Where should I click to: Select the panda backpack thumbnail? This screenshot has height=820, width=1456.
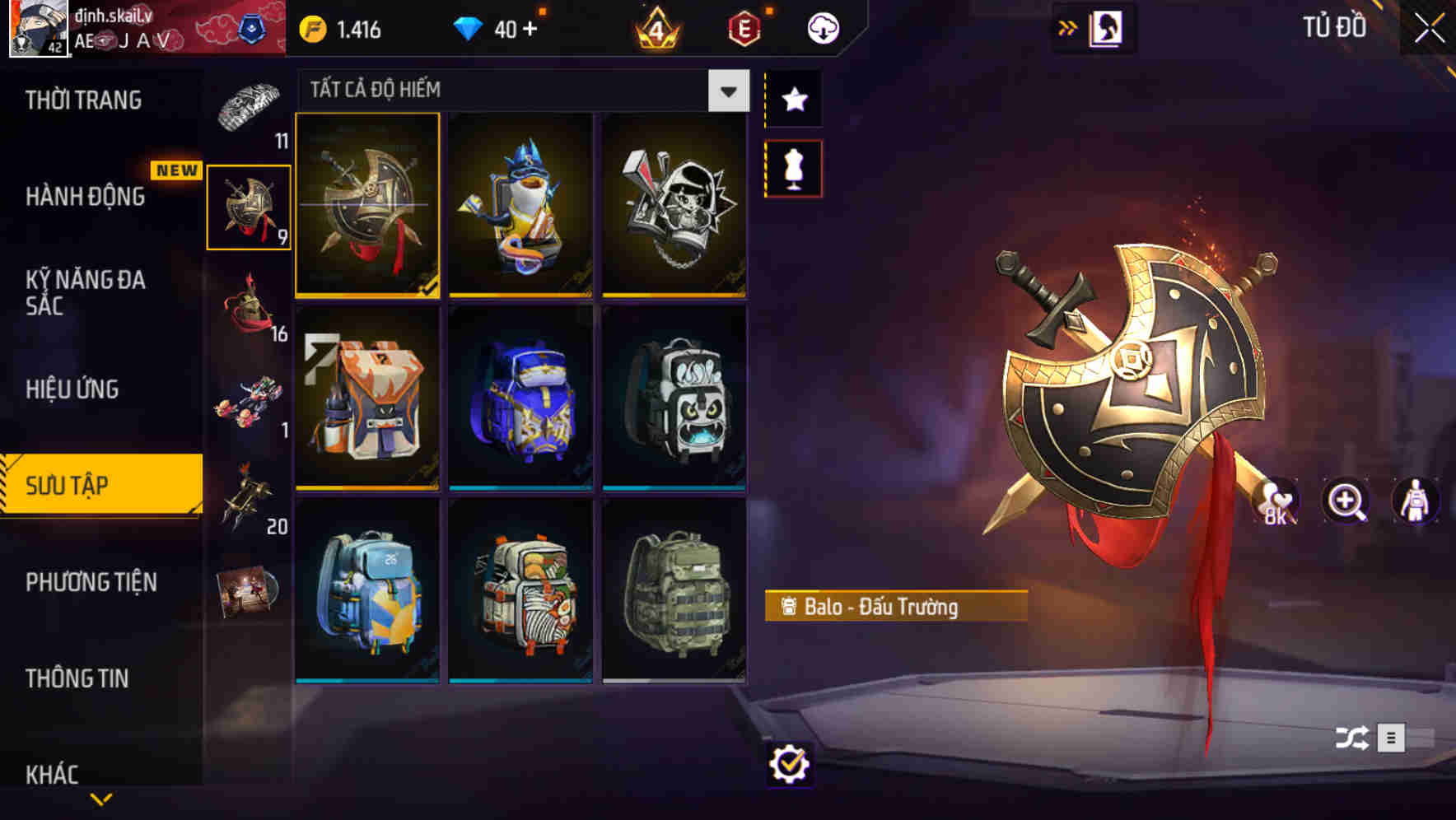[x=675, y=401]
